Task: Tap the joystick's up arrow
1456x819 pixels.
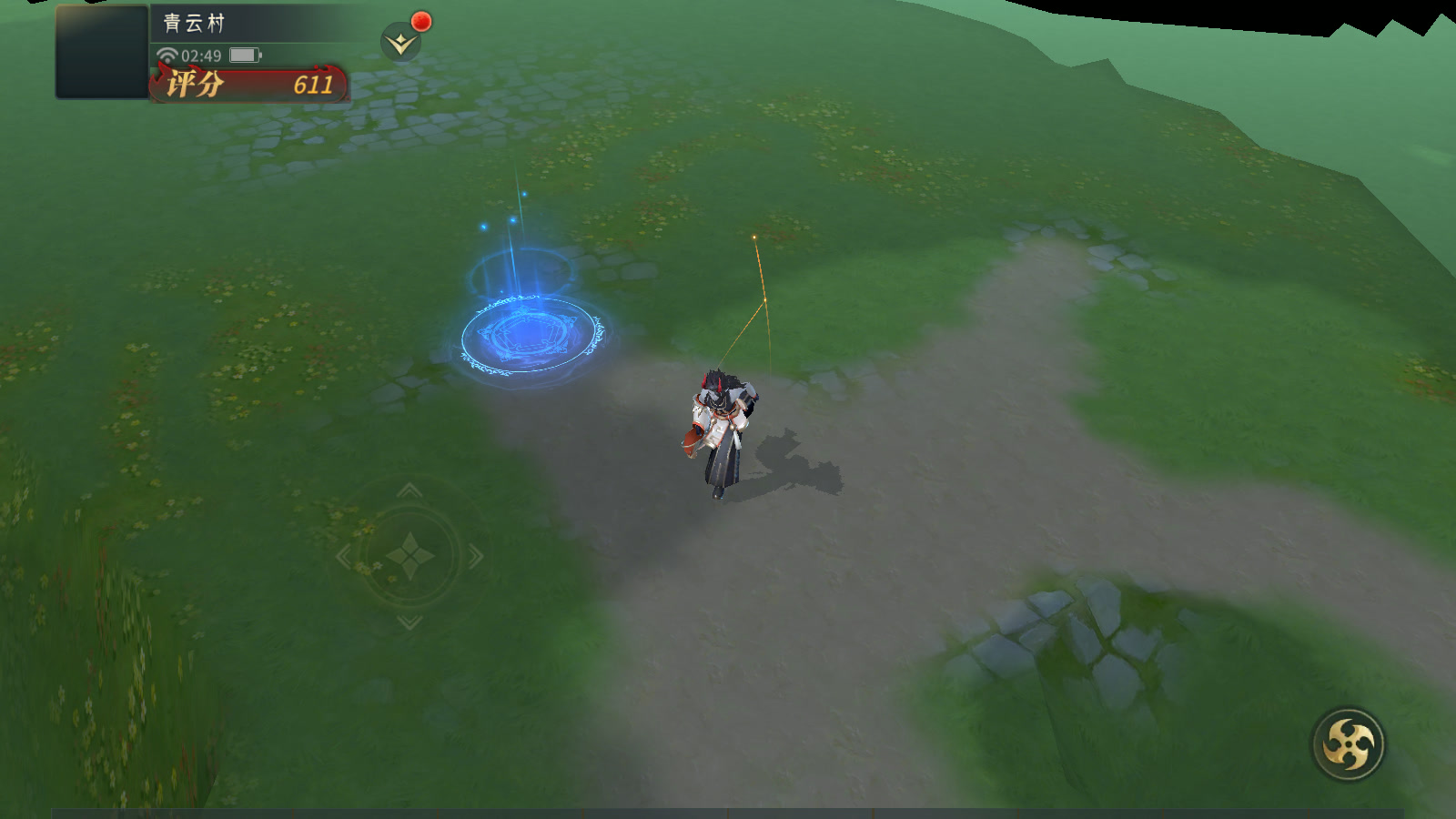Action: tap(409, 491)
